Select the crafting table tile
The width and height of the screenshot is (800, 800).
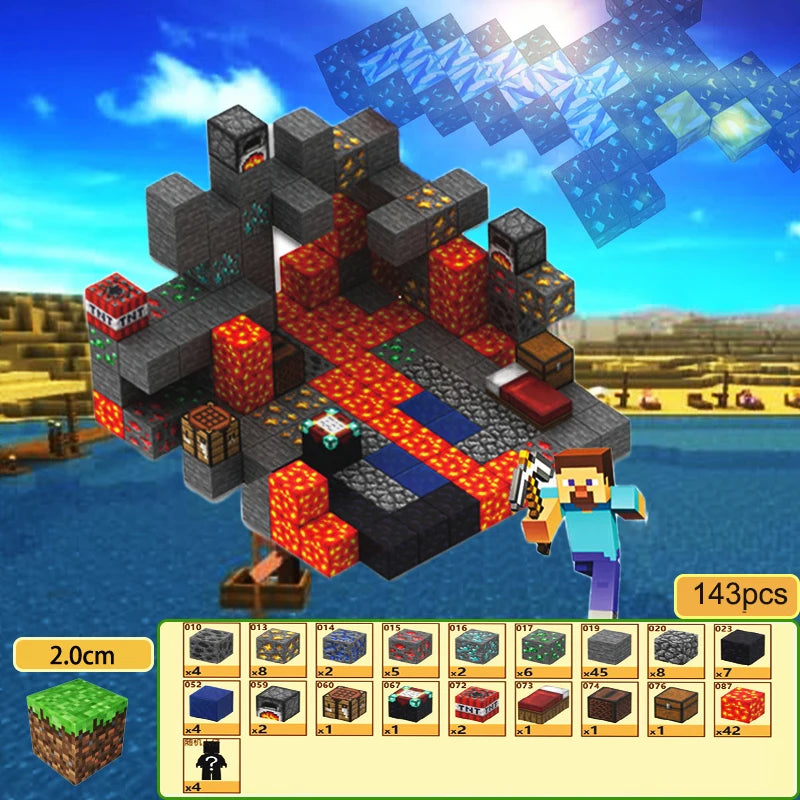[344, 707]
